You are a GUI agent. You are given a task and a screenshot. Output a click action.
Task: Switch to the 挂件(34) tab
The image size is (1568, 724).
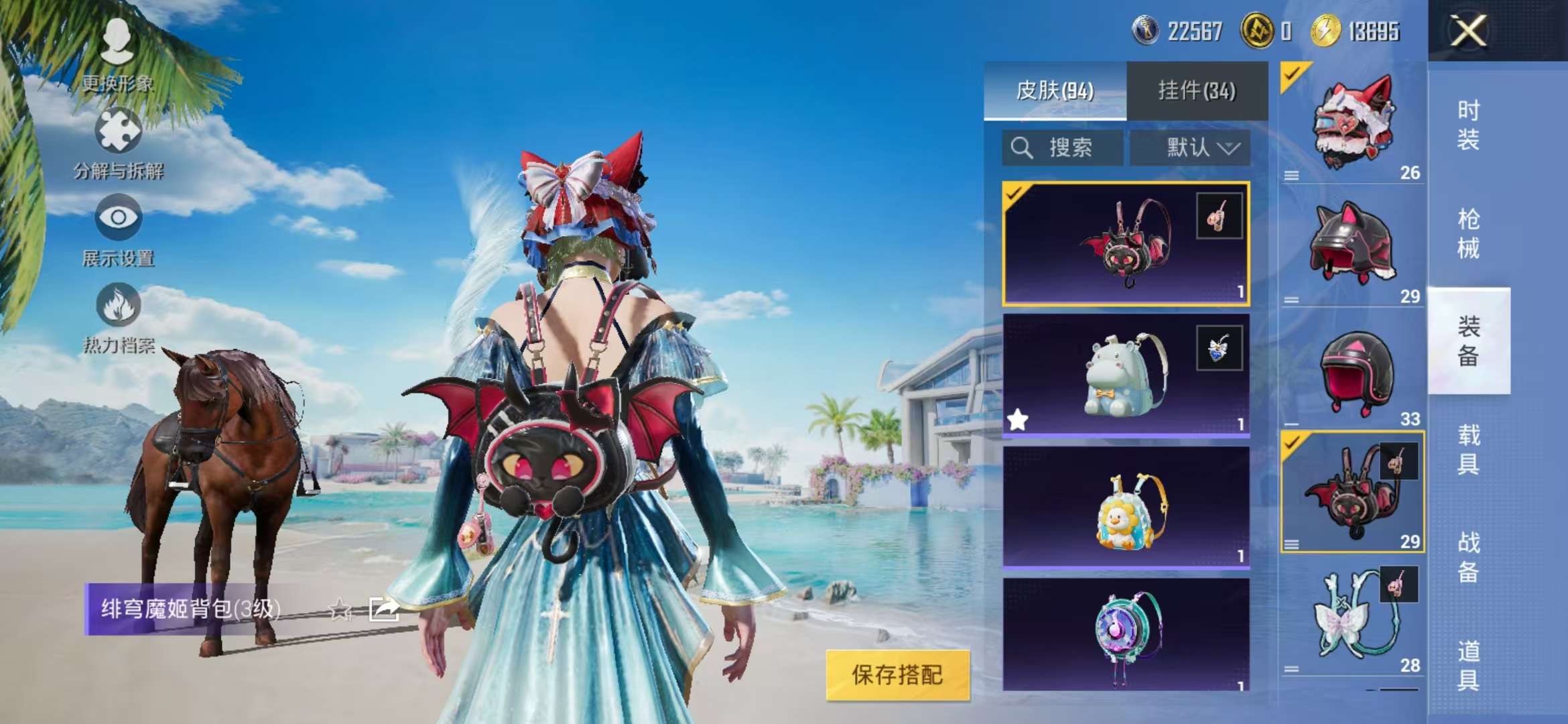pyautogui.click(x=1197, y=91)
